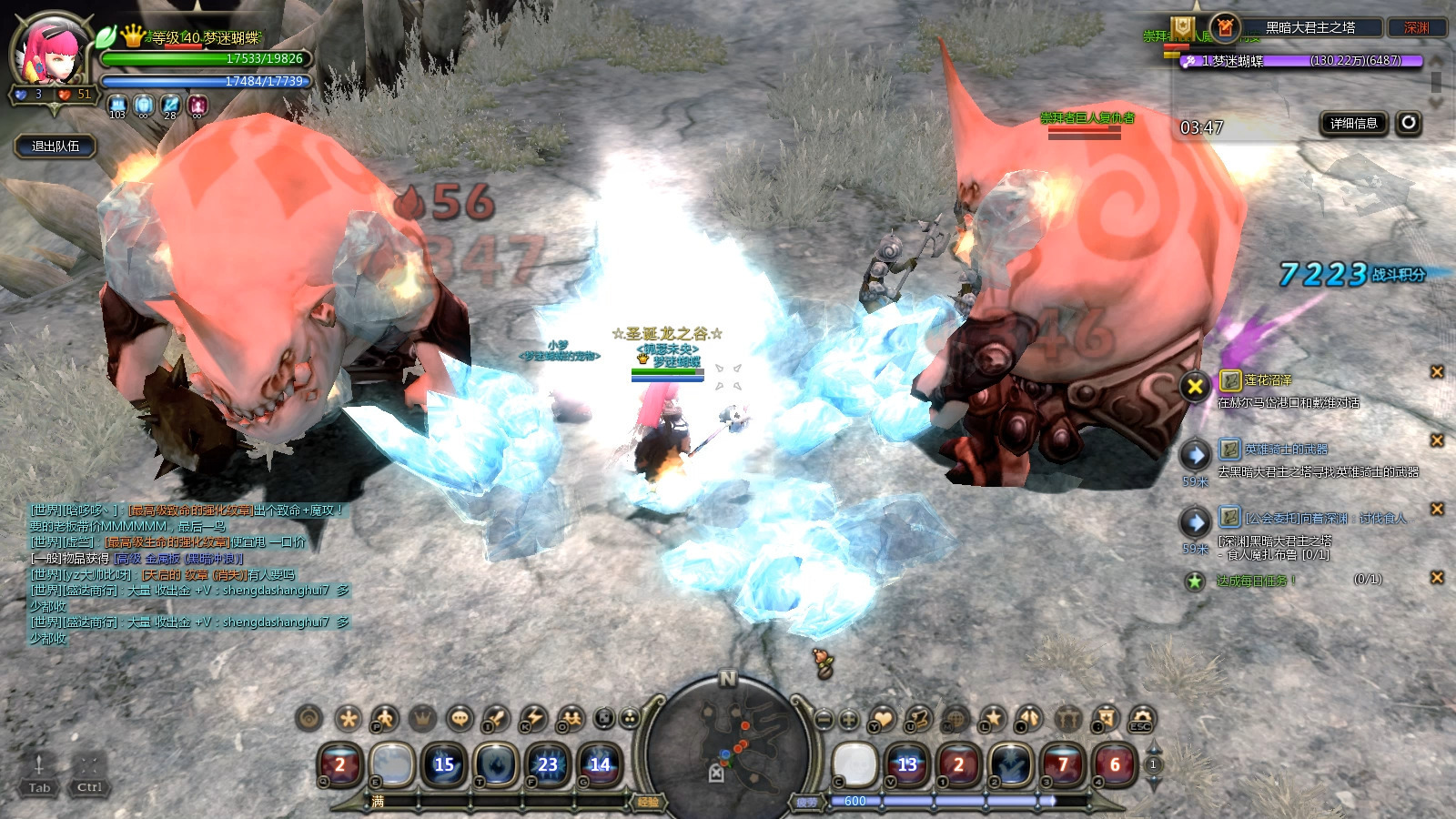Open the sword inventory icon
Viewport: 1456px width, 819px height.
tap(495, 719)
